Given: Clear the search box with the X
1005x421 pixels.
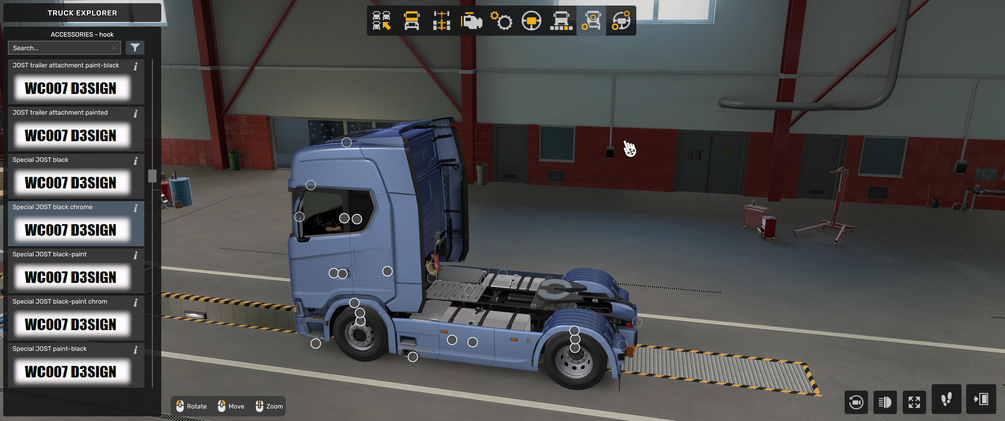Looking at the screenshot, I should [115, 48].
